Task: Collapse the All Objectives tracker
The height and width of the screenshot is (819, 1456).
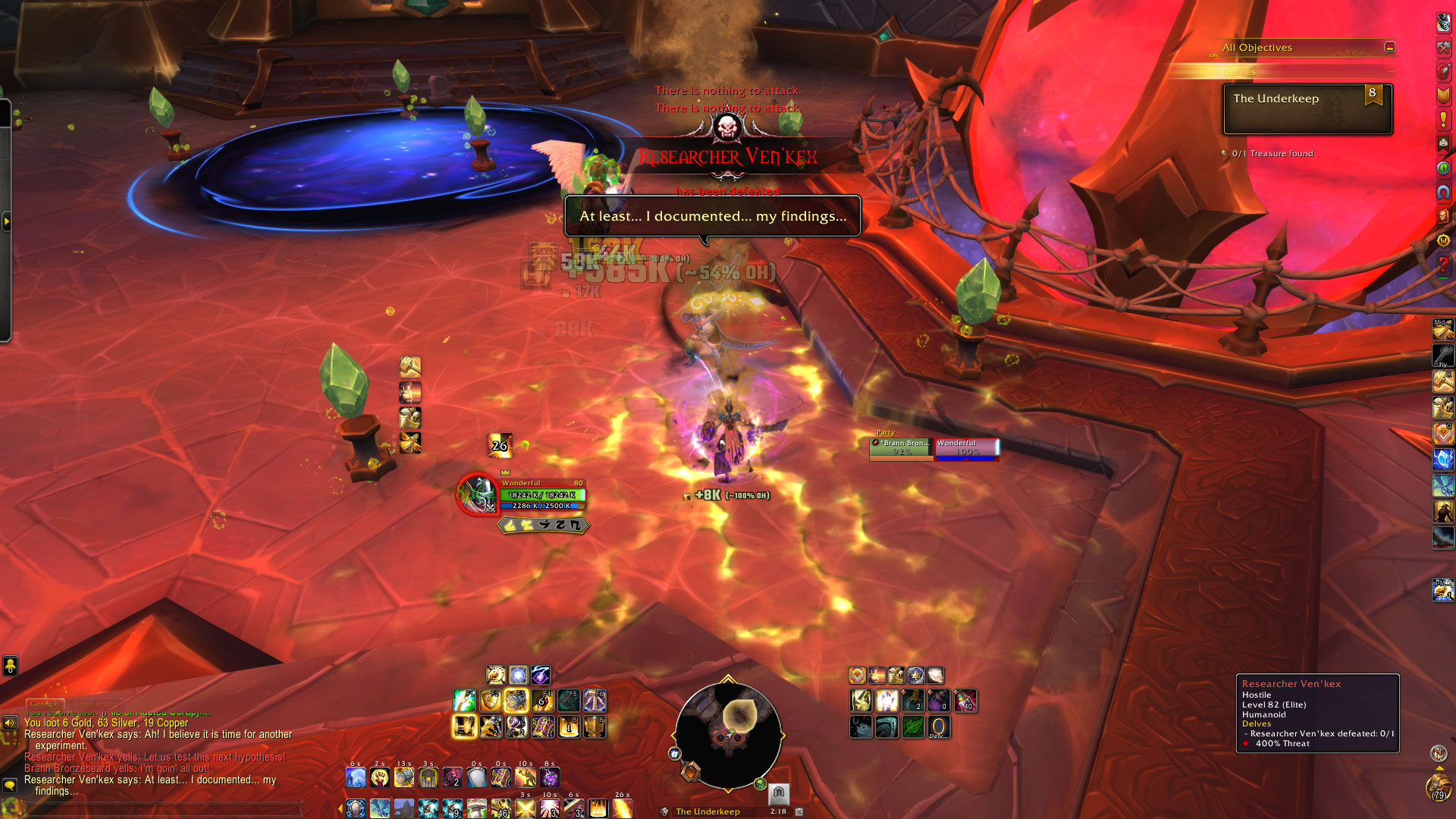Action: coord(1389,47)
